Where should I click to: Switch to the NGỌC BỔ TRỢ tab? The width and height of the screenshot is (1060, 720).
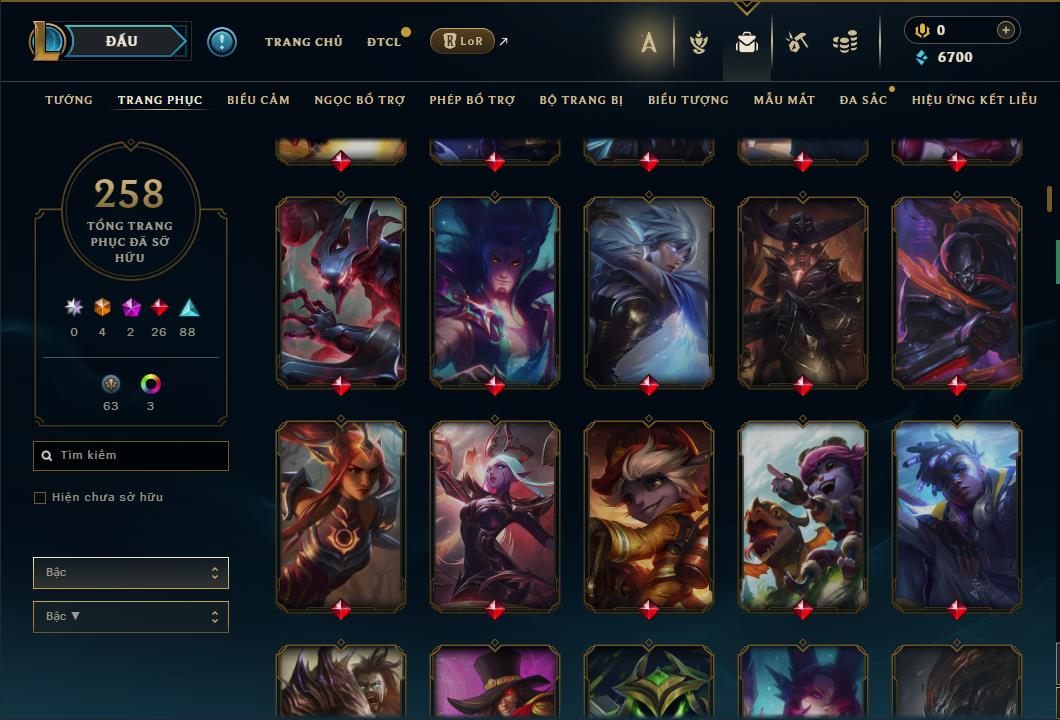coord(359,100)
